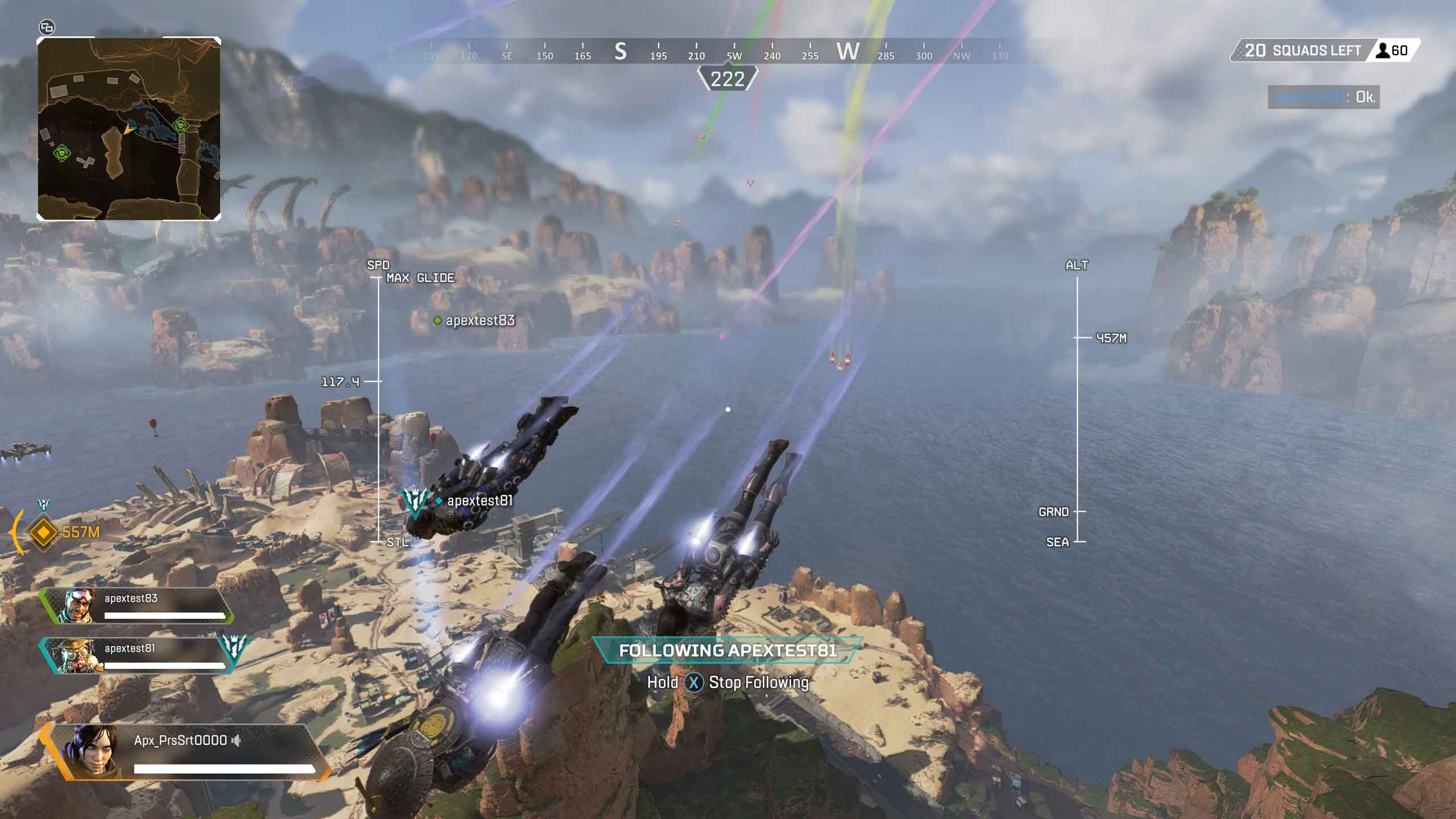The image size is (1456, 819).
Task: Open the chat message saying Ok
Action: coord(1323,97)
